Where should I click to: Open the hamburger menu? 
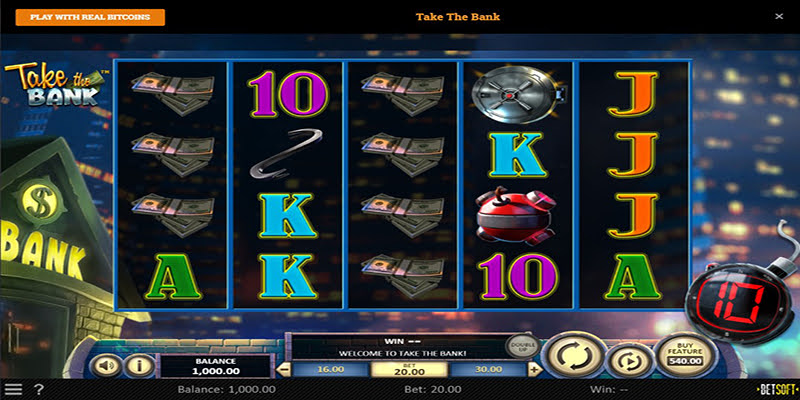(x=13, y=389)
